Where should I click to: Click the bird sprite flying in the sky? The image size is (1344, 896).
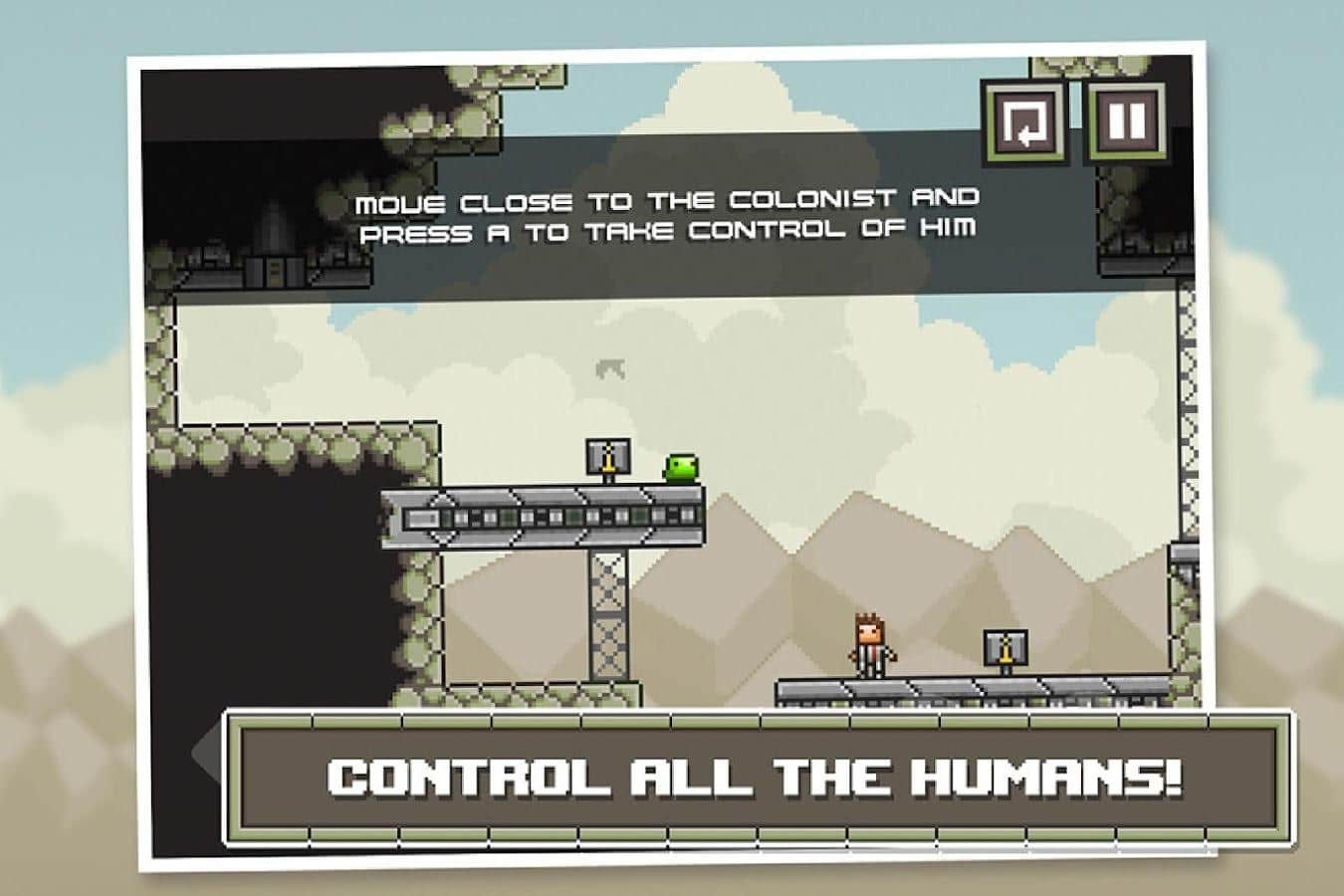[x=607, y=368]
